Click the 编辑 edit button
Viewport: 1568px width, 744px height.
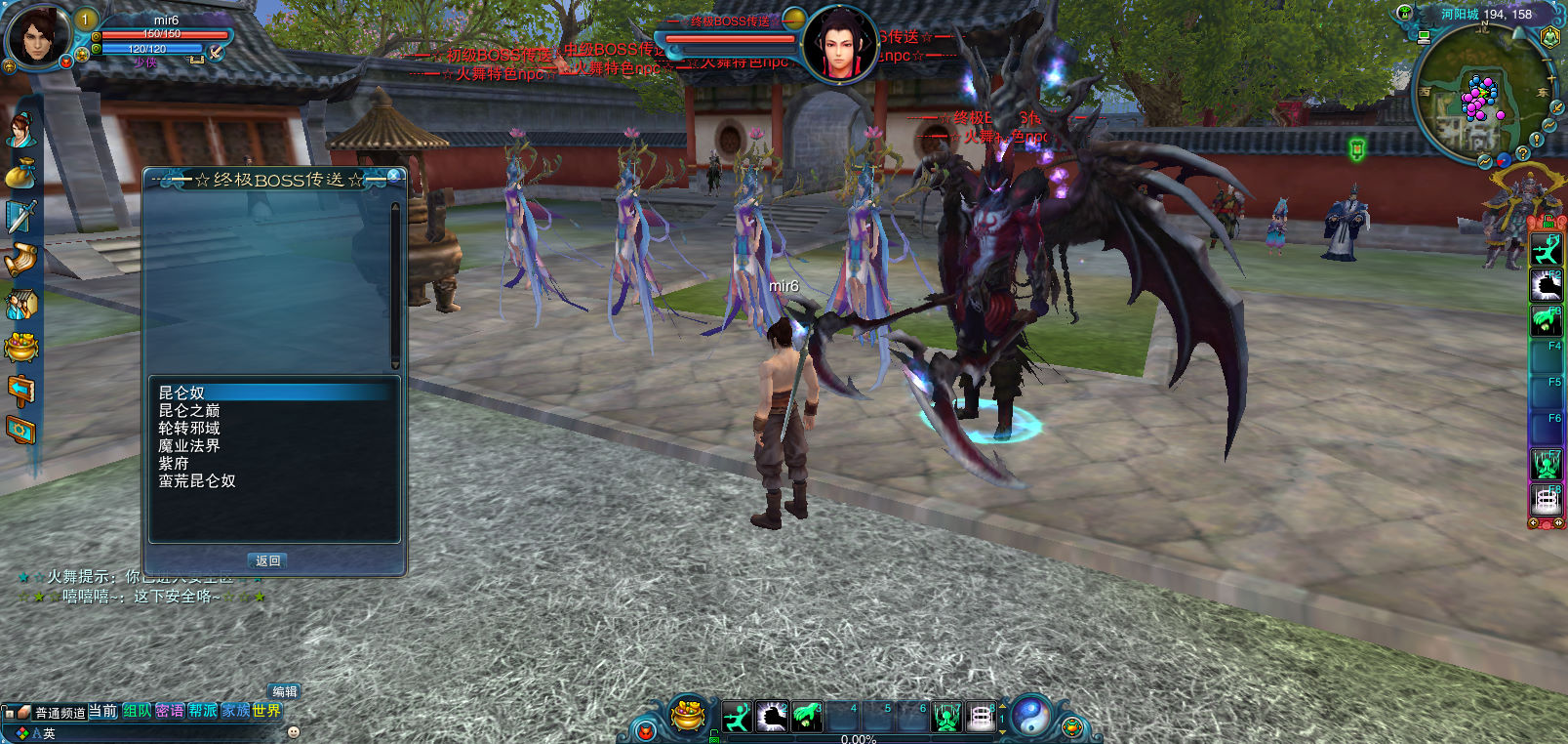click(285, 691)
